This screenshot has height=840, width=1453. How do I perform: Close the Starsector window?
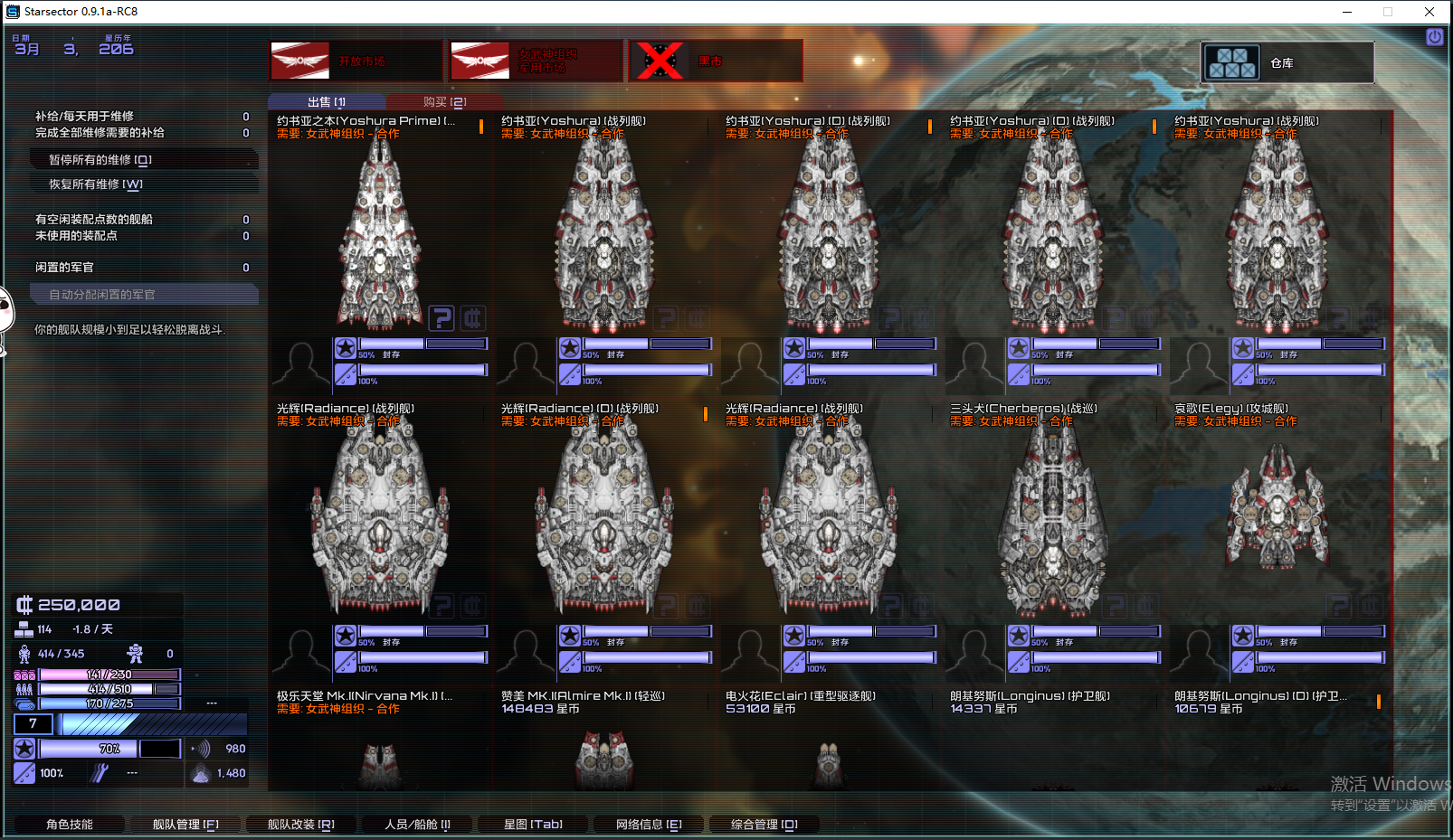(x=1429, y=12)
